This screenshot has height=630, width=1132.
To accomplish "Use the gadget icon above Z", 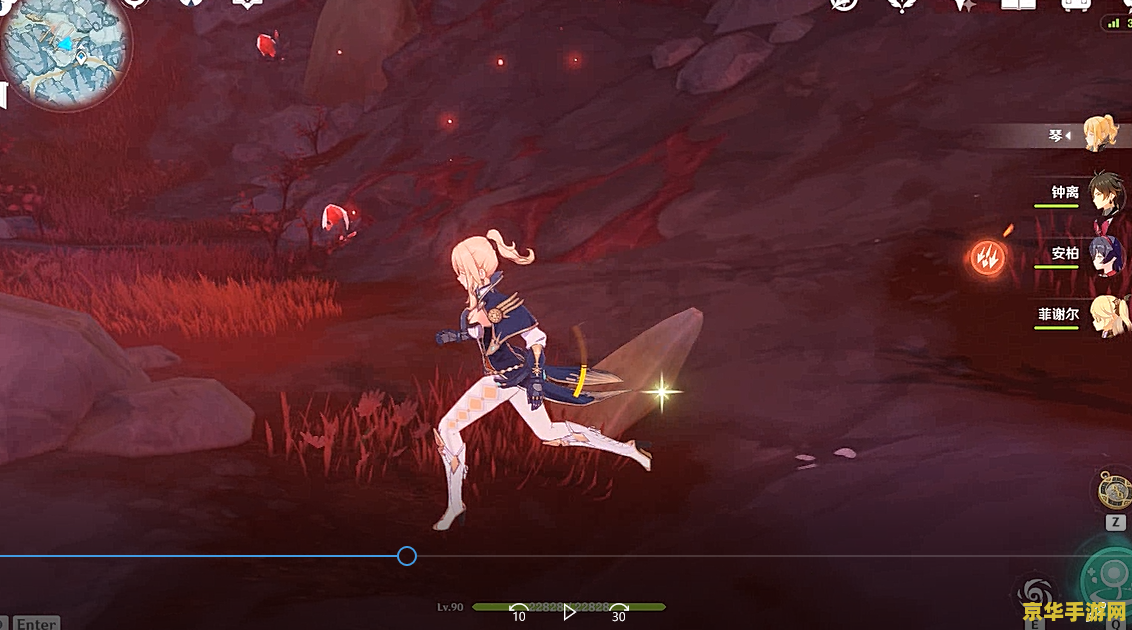I will click(1114, 490).
